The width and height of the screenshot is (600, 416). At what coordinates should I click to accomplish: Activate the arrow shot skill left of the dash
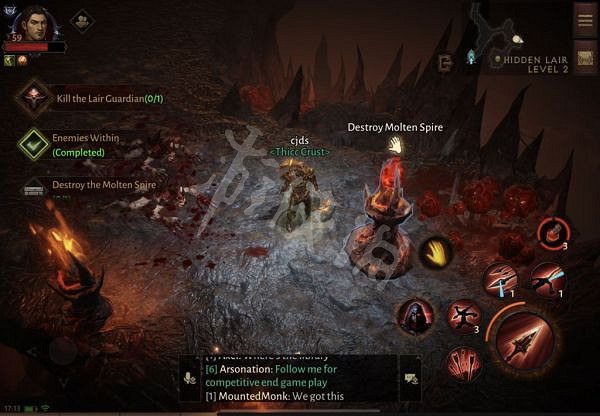point(500,279)
